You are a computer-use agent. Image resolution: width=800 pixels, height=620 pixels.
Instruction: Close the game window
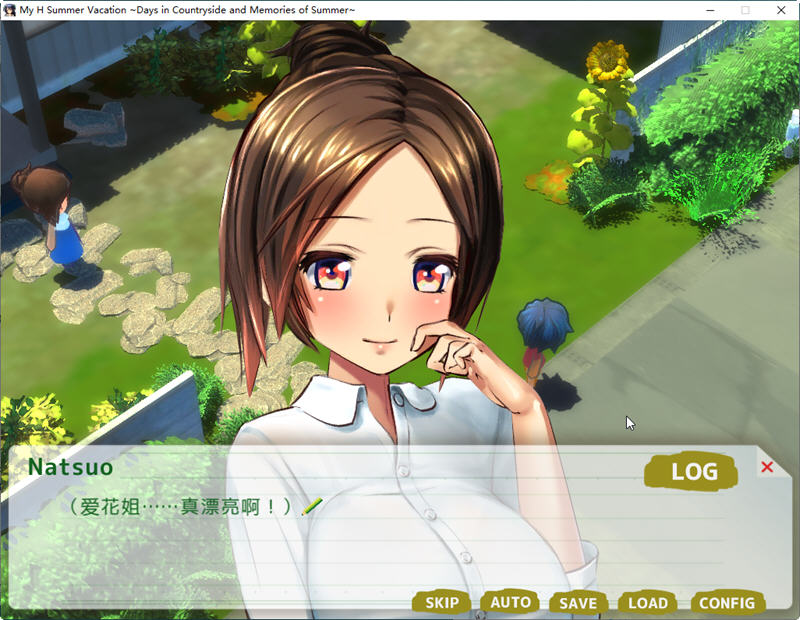(x=781, y=10)
